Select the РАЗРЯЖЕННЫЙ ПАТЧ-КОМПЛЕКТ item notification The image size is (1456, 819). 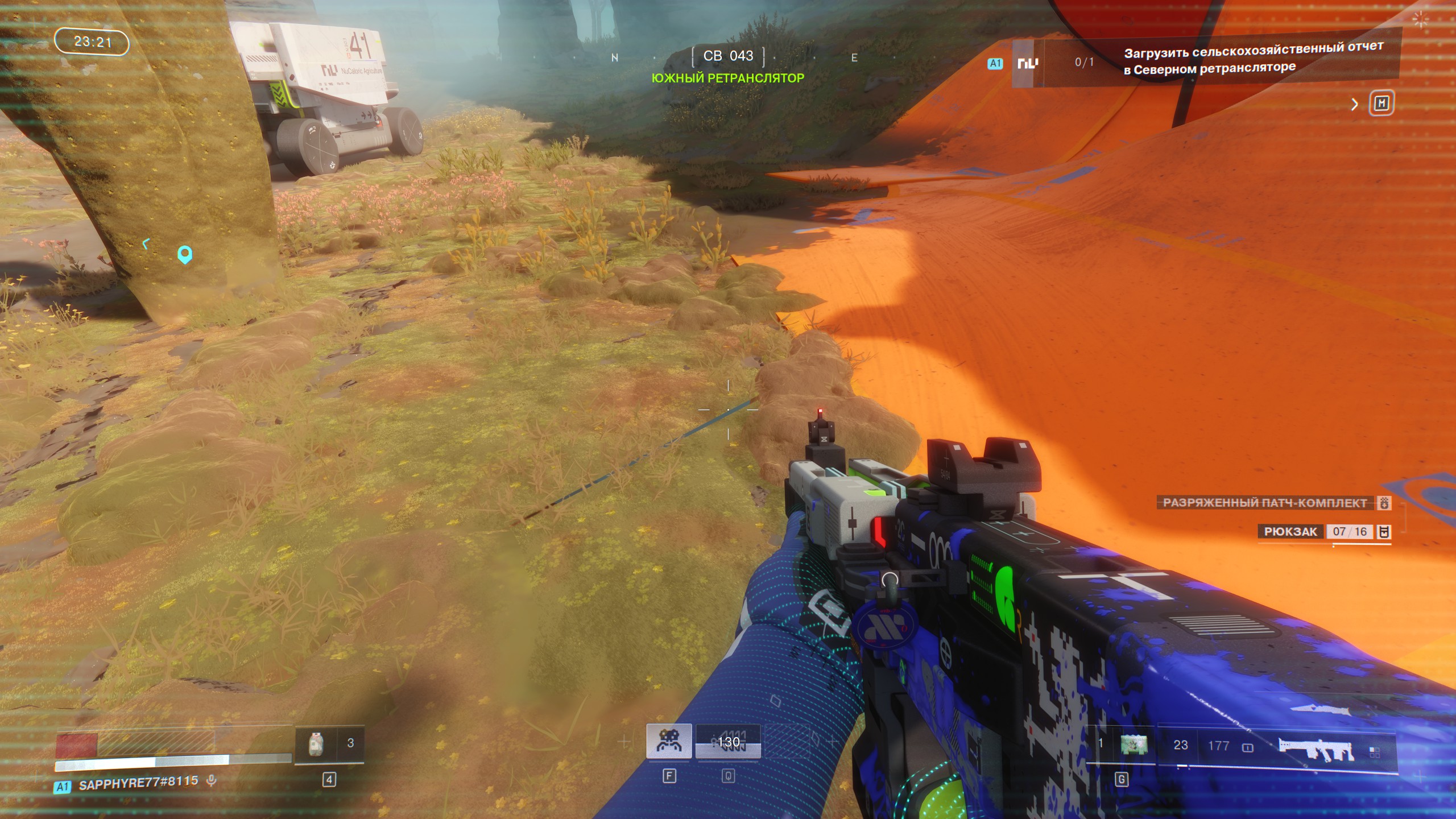(1264, 503)
